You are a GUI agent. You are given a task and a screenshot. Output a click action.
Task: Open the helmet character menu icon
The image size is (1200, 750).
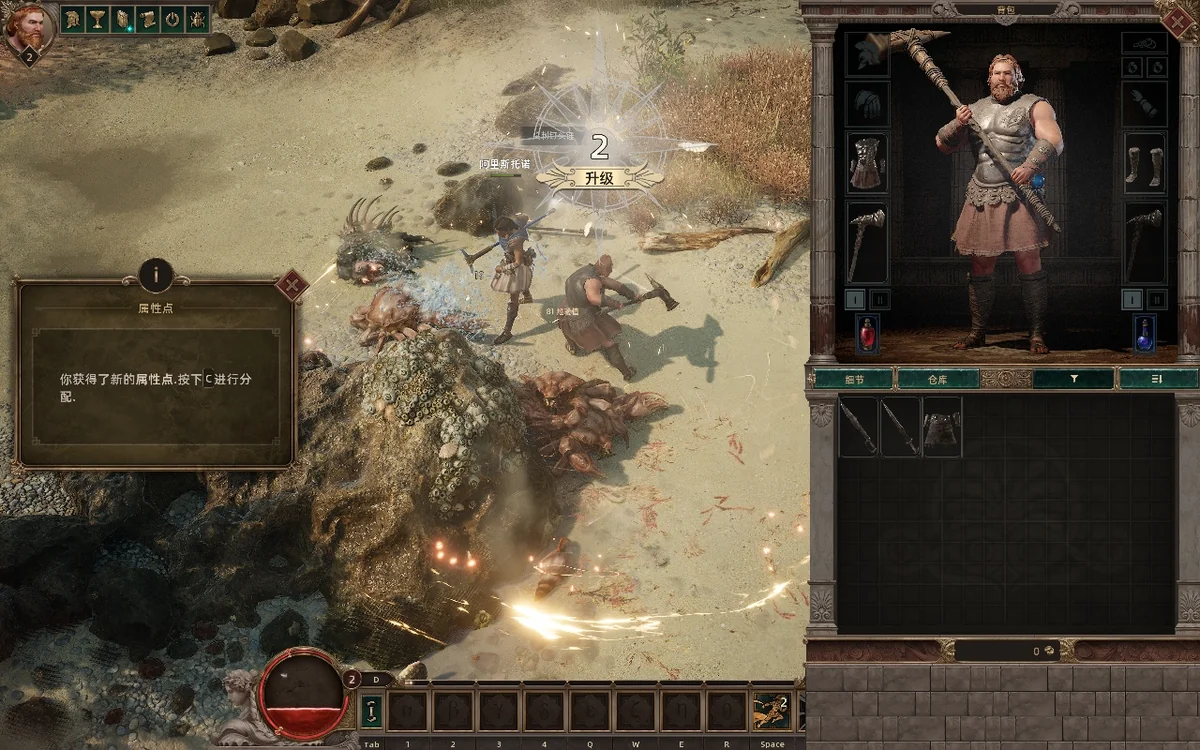point(74,19)
